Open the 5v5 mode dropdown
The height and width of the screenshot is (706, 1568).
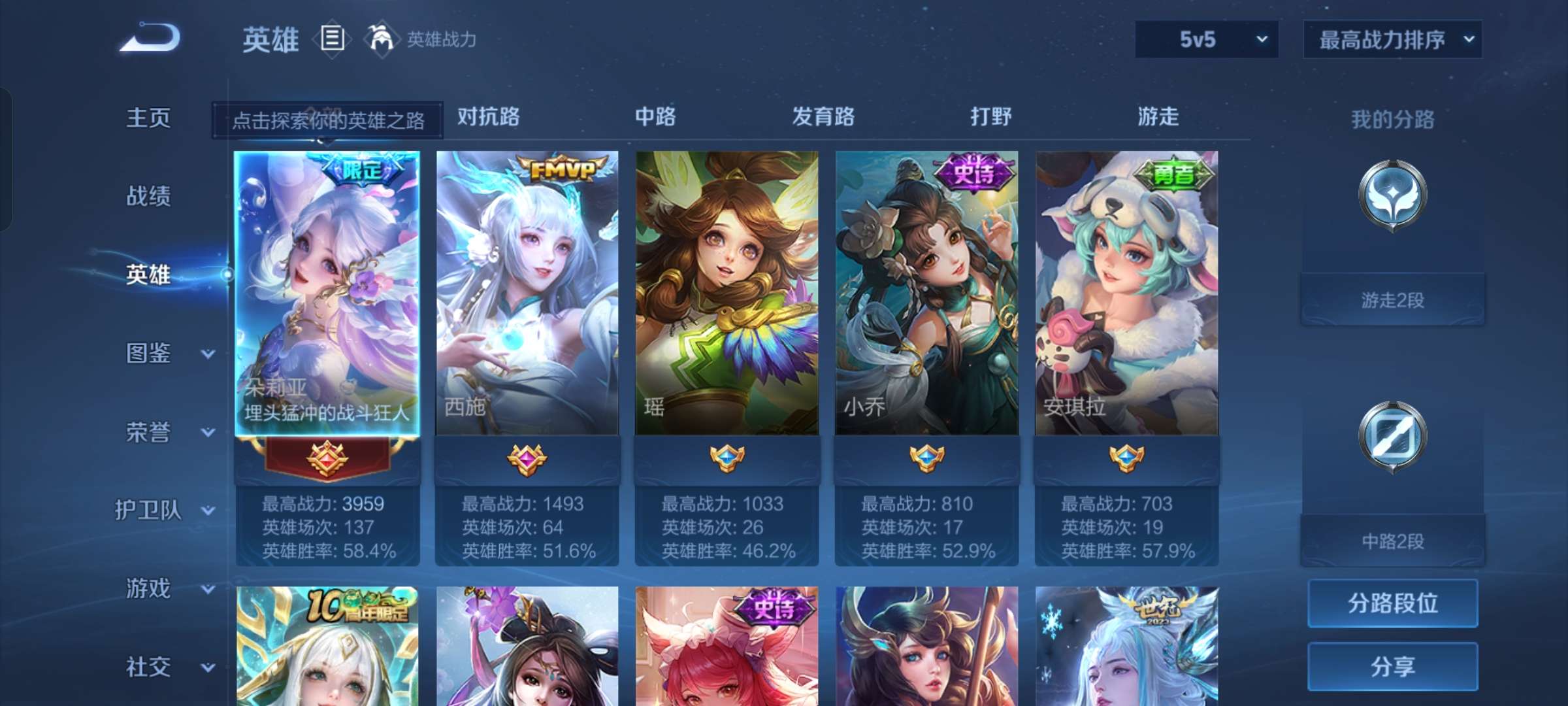point(1205,39)
